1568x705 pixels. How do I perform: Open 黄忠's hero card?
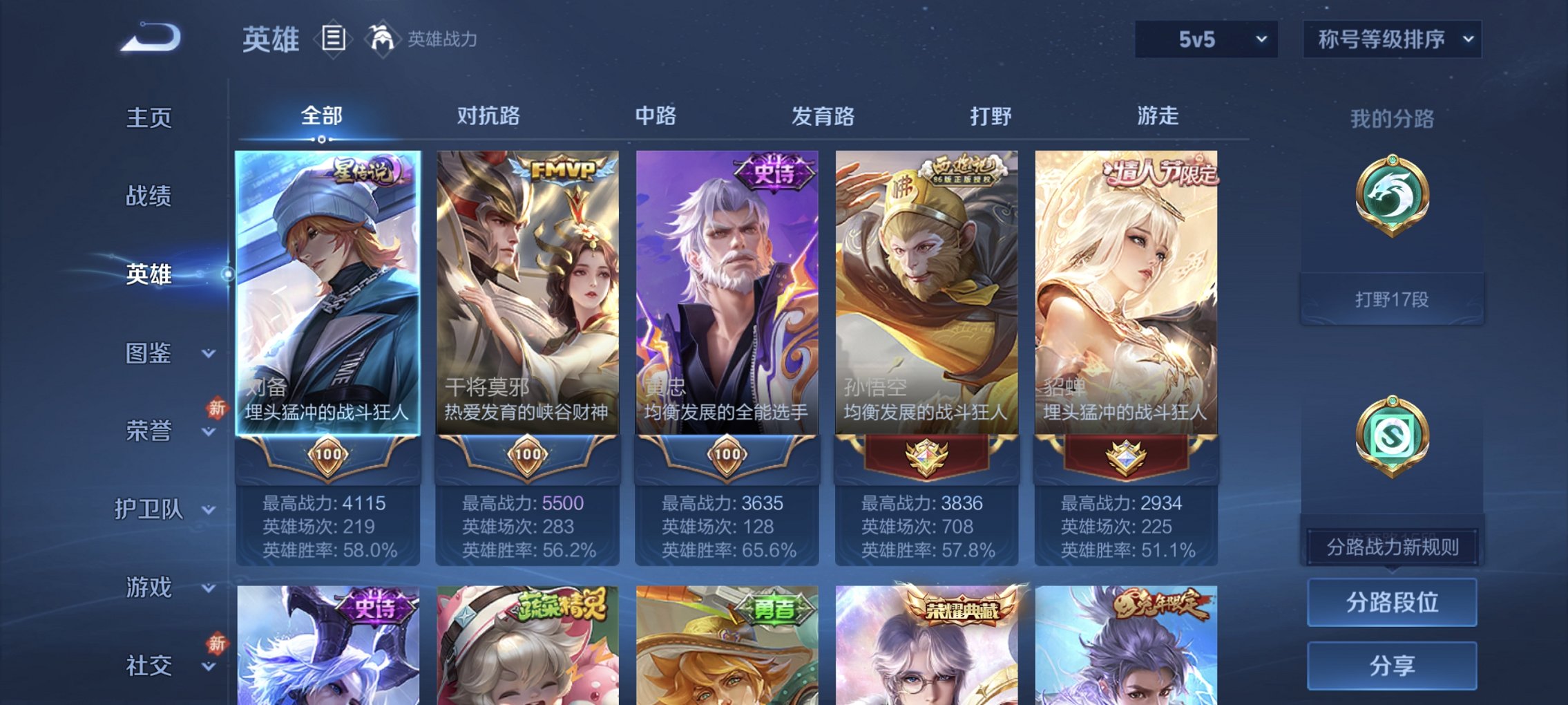[x=727, y=297]
